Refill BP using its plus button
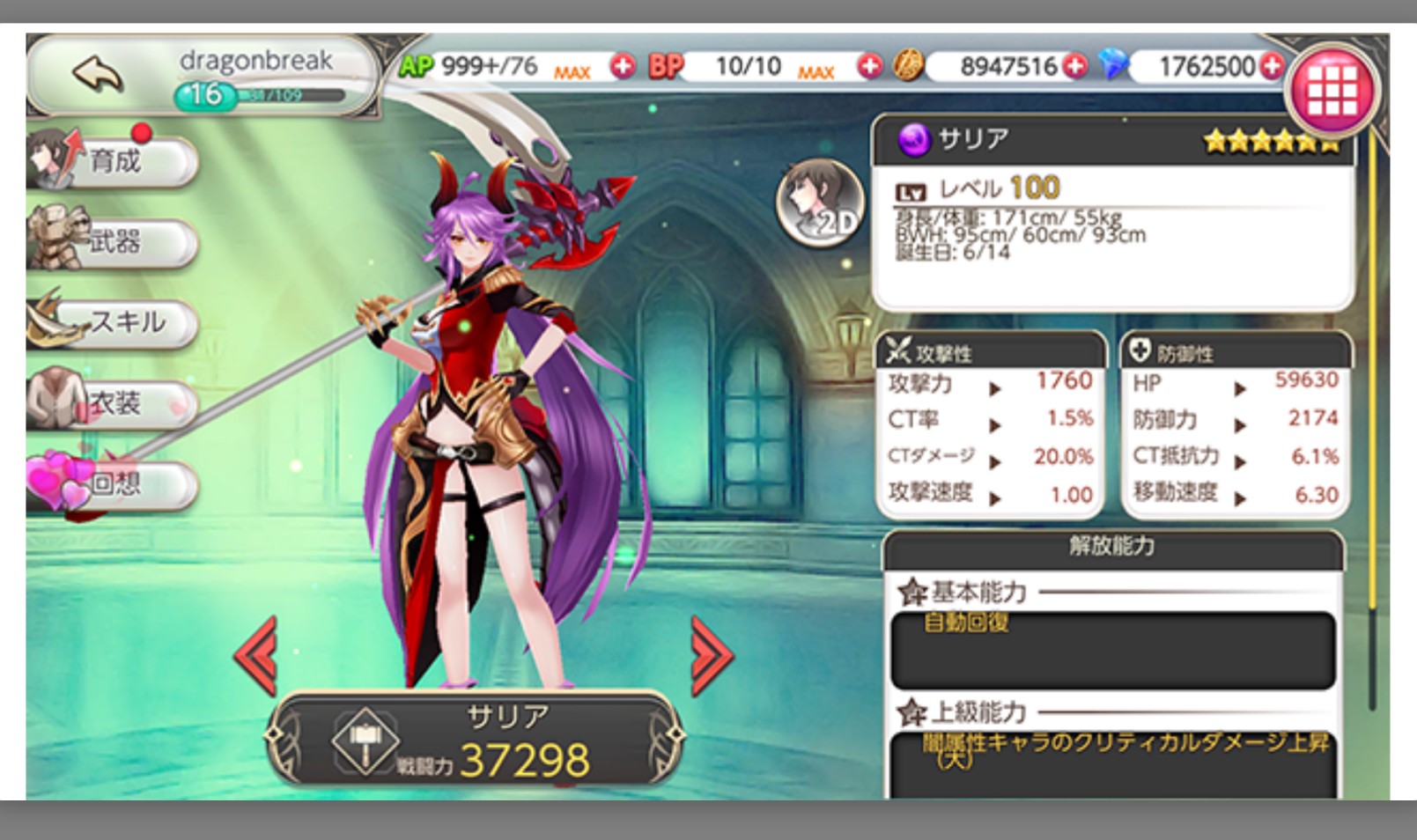The width and height of the screenshot is (1417, 840). pyautogui.click(x=869, y=66)
